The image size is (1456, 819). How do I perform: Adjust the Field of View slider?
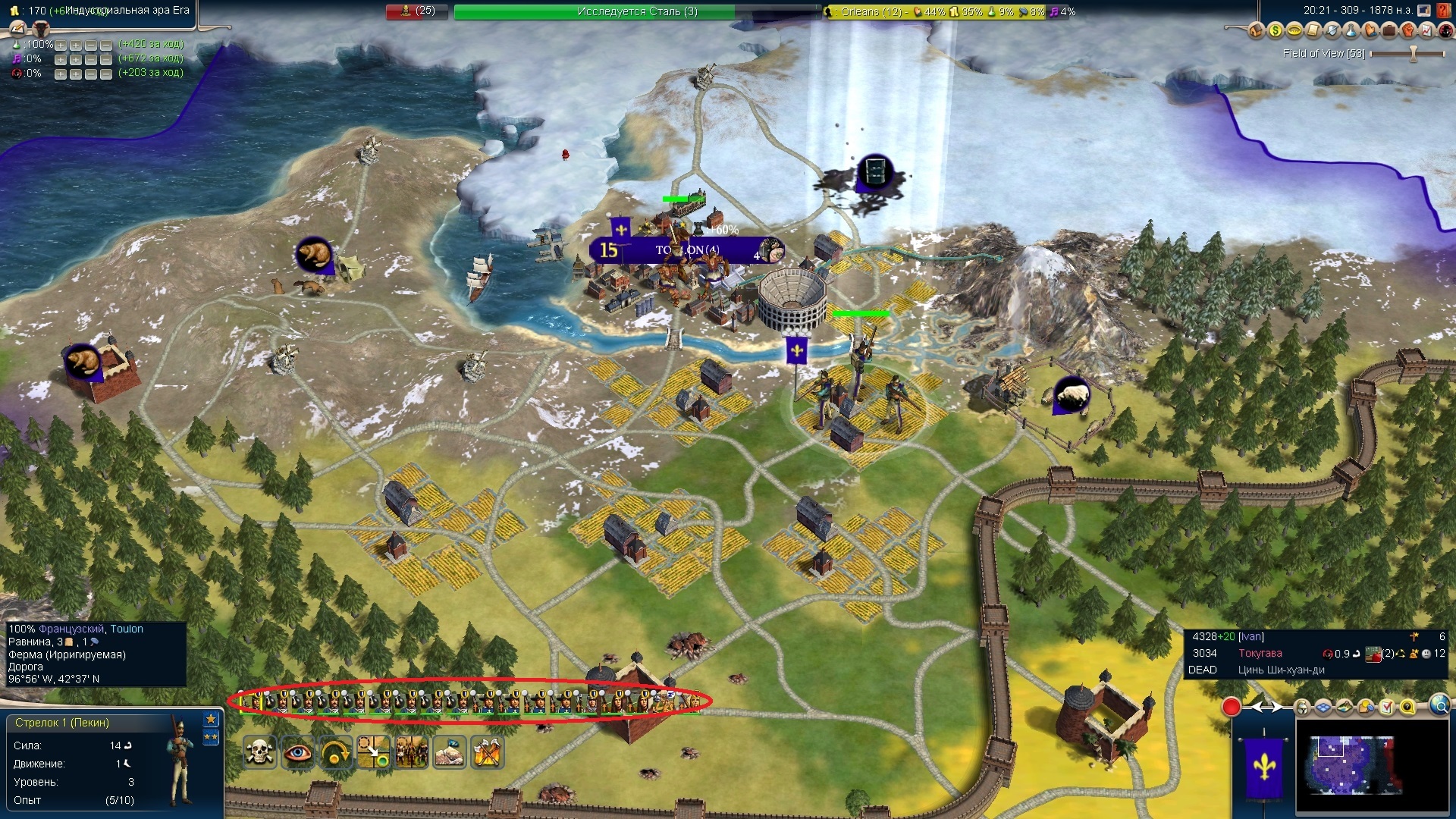pyautogui.click(x=1412, y=54)
